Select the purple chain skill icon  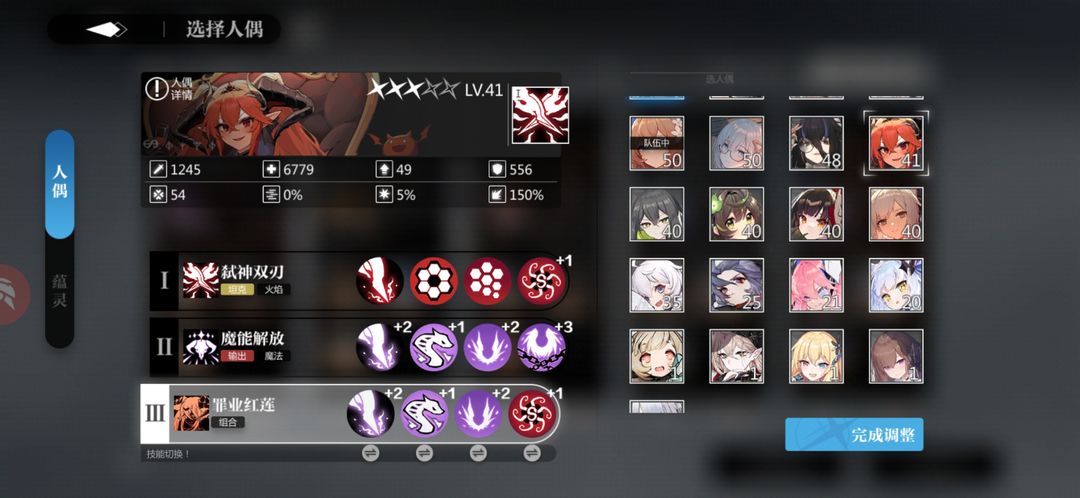[x=541, y=347]
